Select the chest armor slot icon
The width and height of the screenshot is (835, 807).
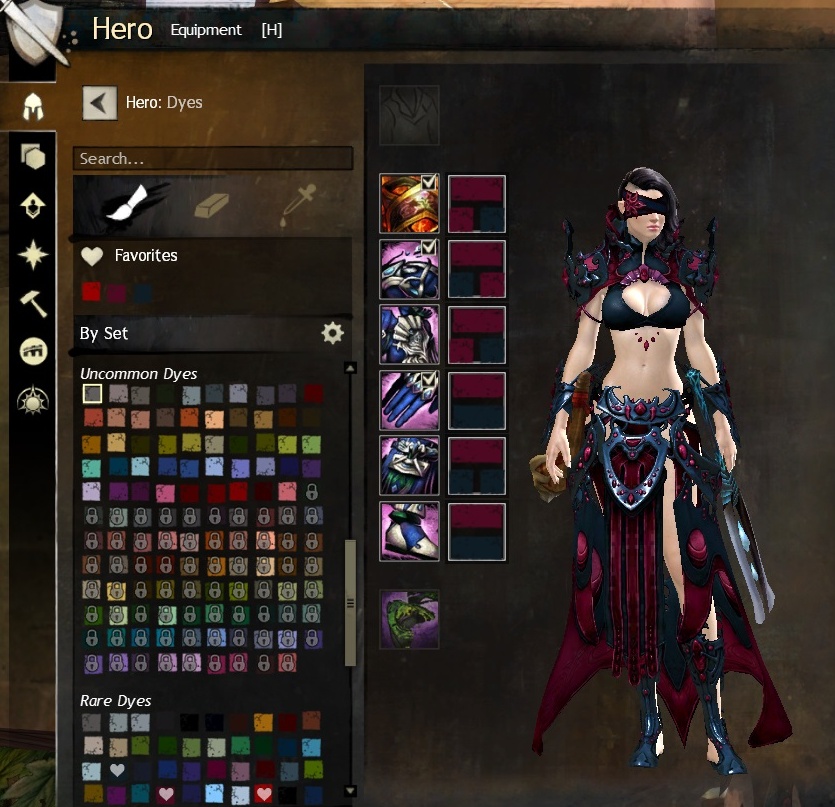pos(409,334)
